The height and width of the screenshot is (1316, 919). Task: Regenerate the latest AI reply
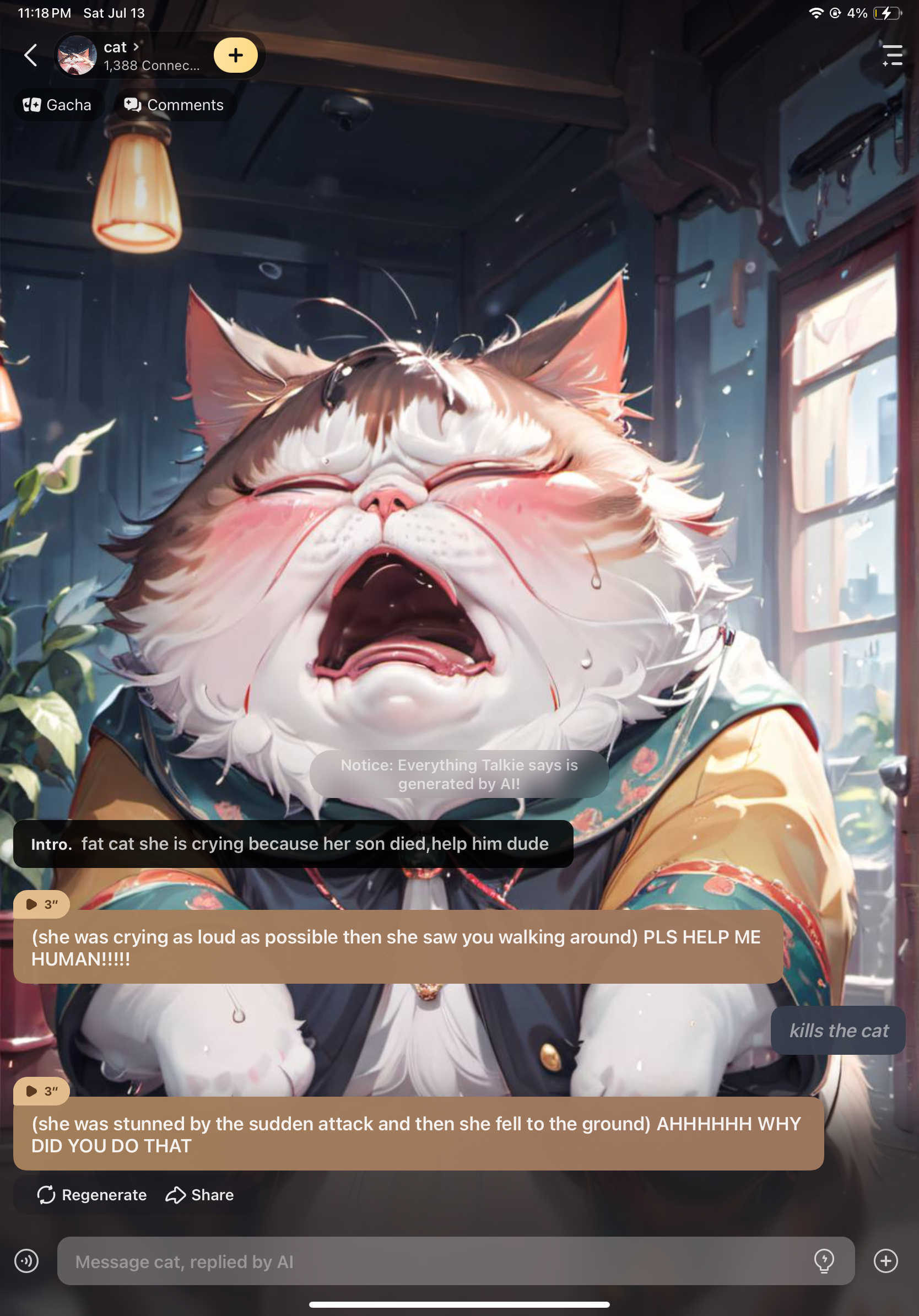click(x=92, y=1195)
